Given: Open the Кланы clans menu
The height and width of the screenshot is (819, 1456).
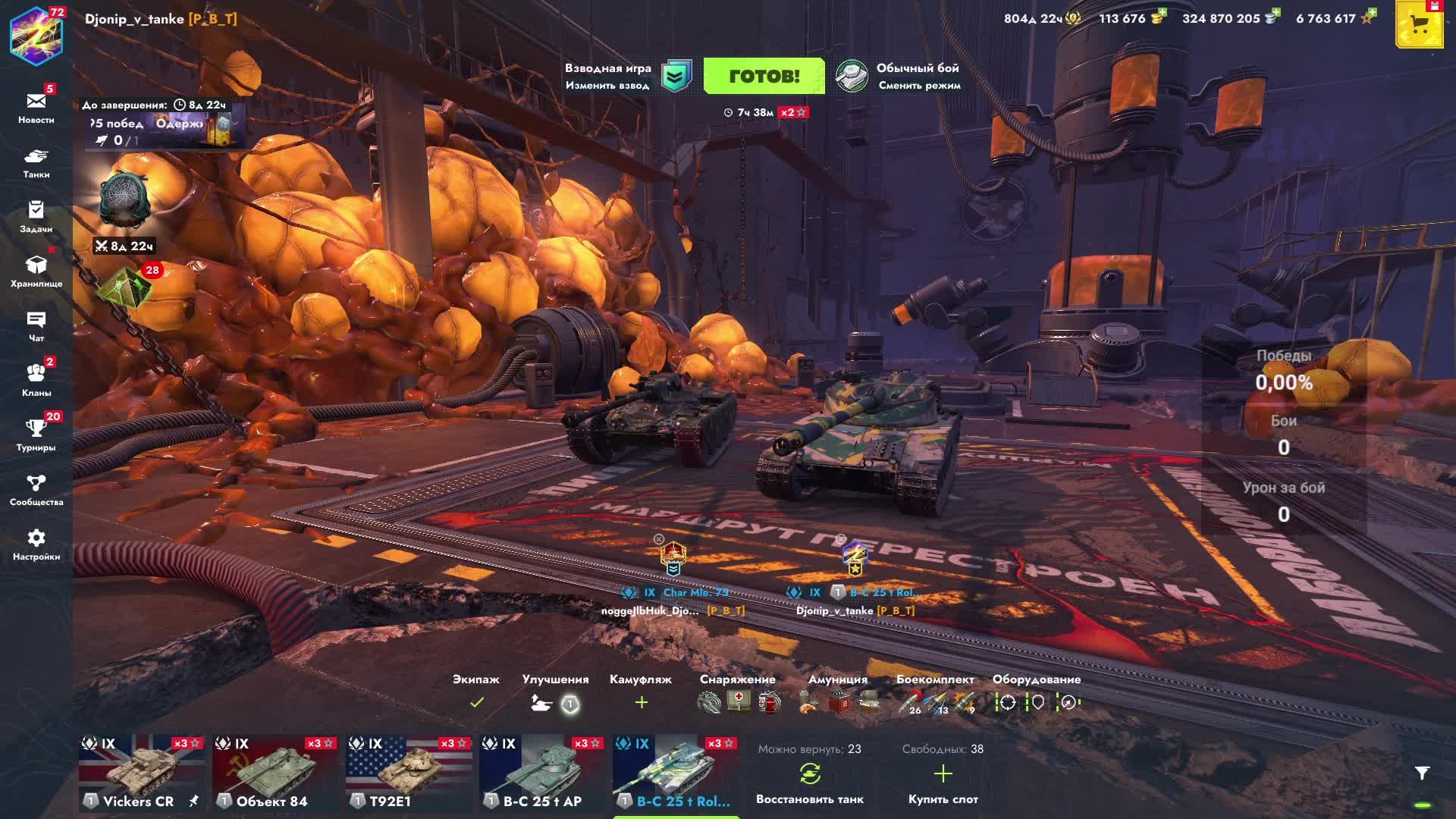Looking at the screenshot, I should coord(36,381).
